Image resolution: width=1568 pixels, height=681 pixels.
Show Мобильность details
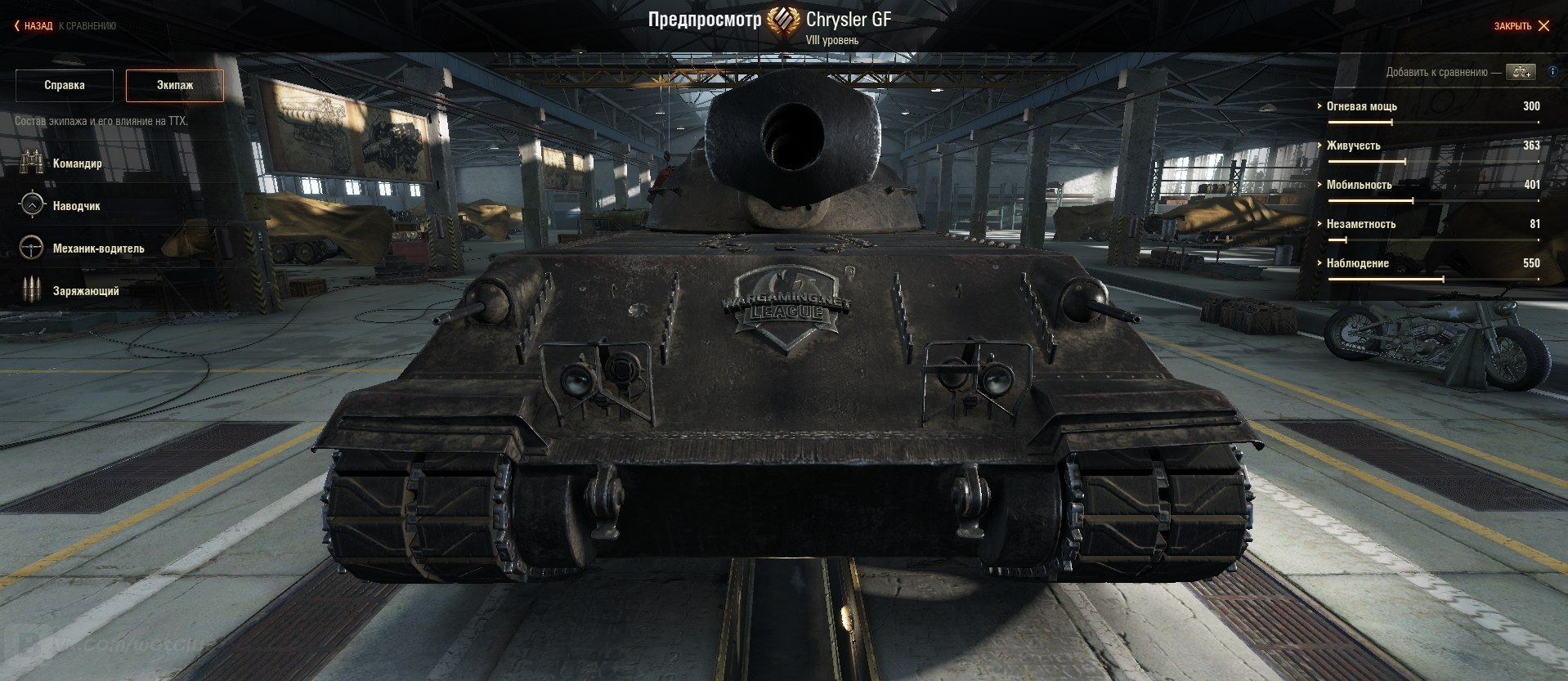1358,185
